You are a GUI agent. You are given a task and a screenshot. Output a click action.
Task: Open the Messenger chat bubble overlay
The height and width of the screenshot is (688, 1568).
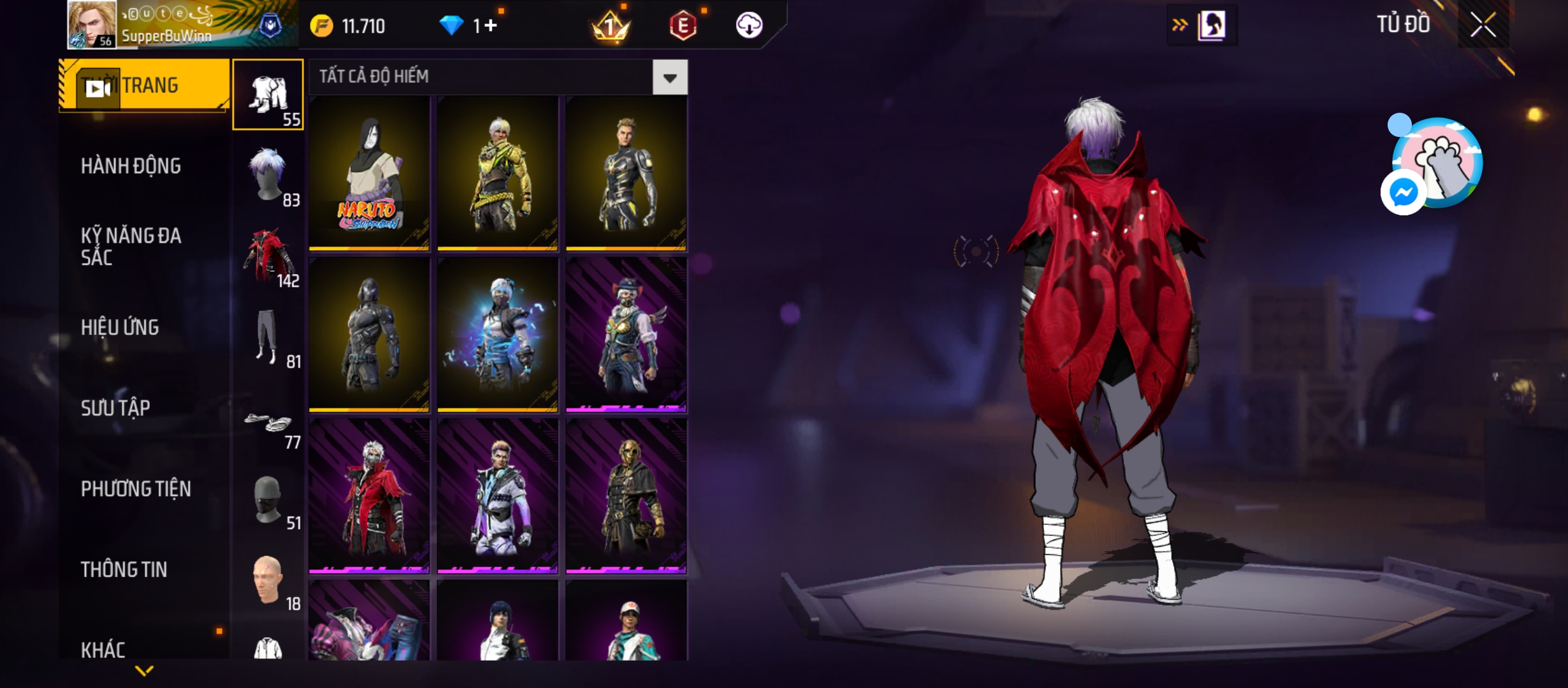(x=1404, y=192)
